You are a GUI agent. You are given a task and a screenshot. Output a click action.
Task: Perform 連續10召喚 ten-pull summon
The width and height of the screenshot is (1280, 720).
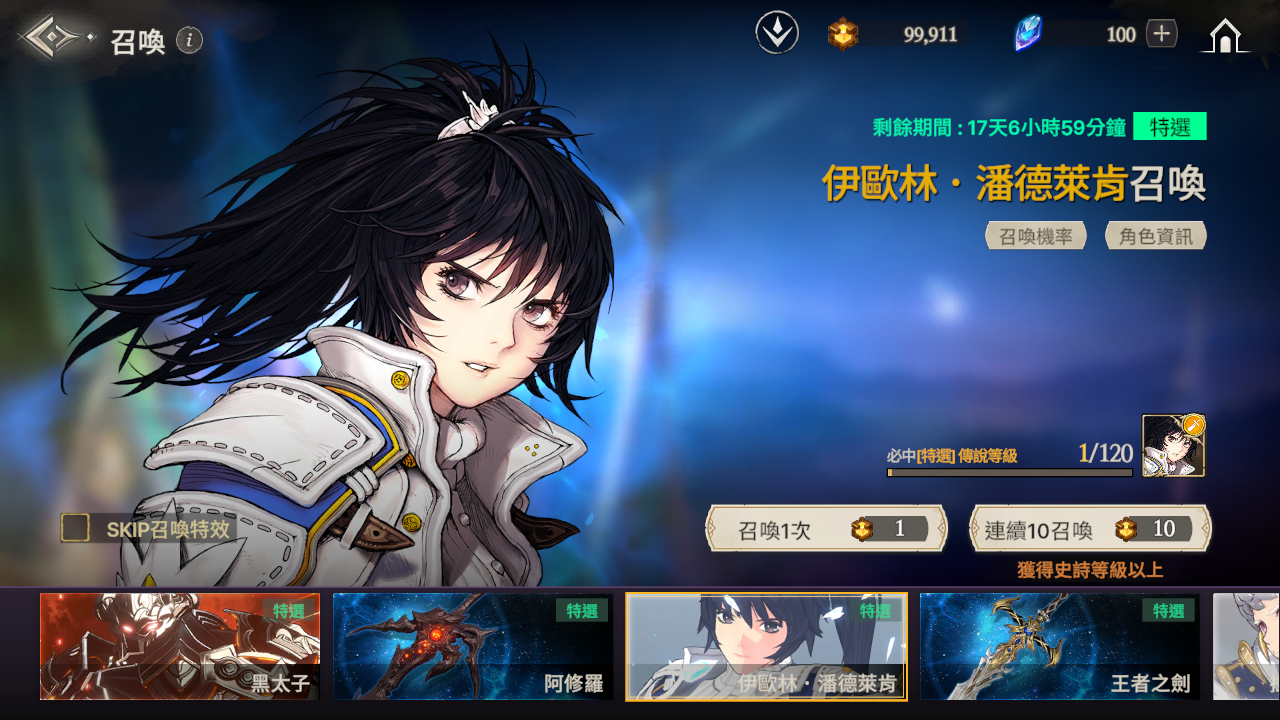point(1090,529)
